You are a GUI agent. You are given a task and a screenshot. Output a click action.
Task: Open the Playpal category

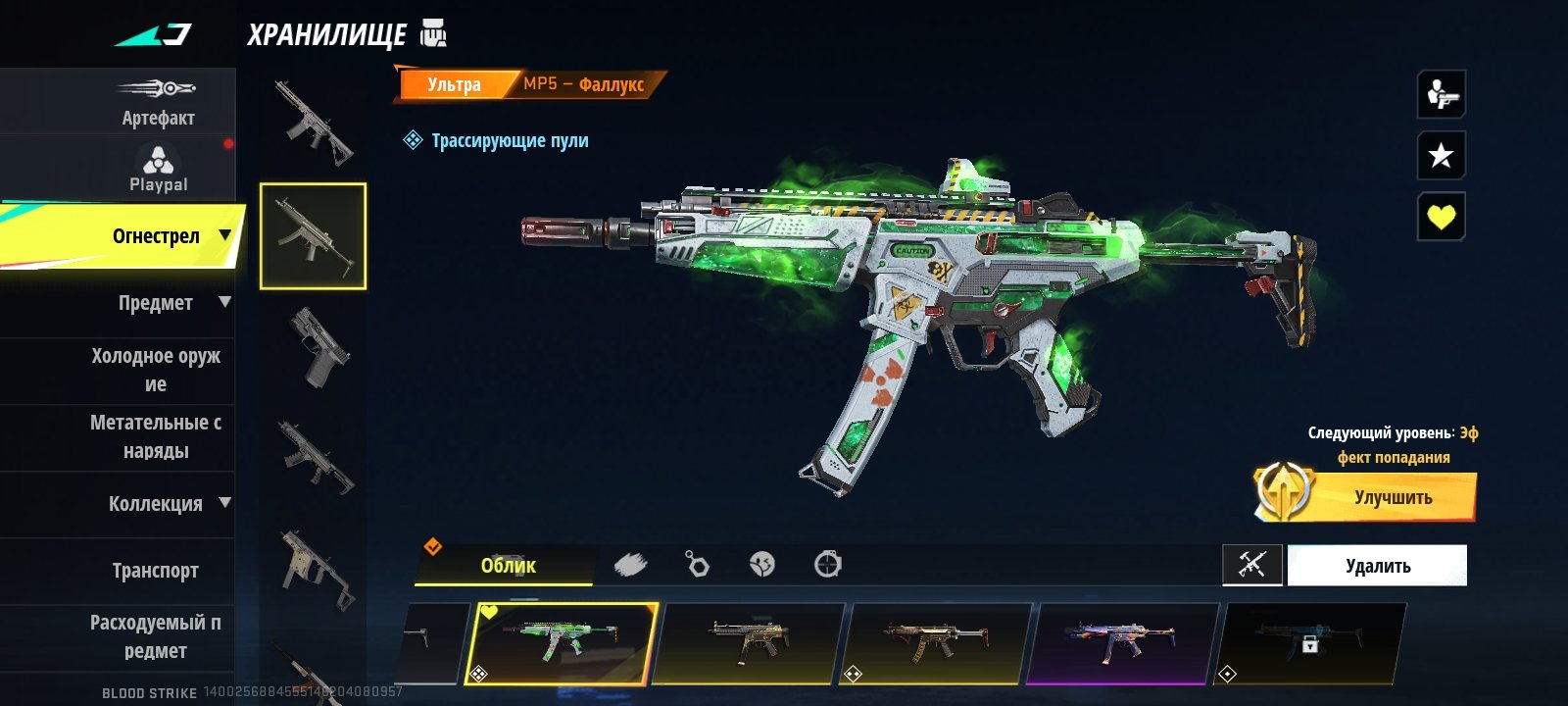(157, 169)
